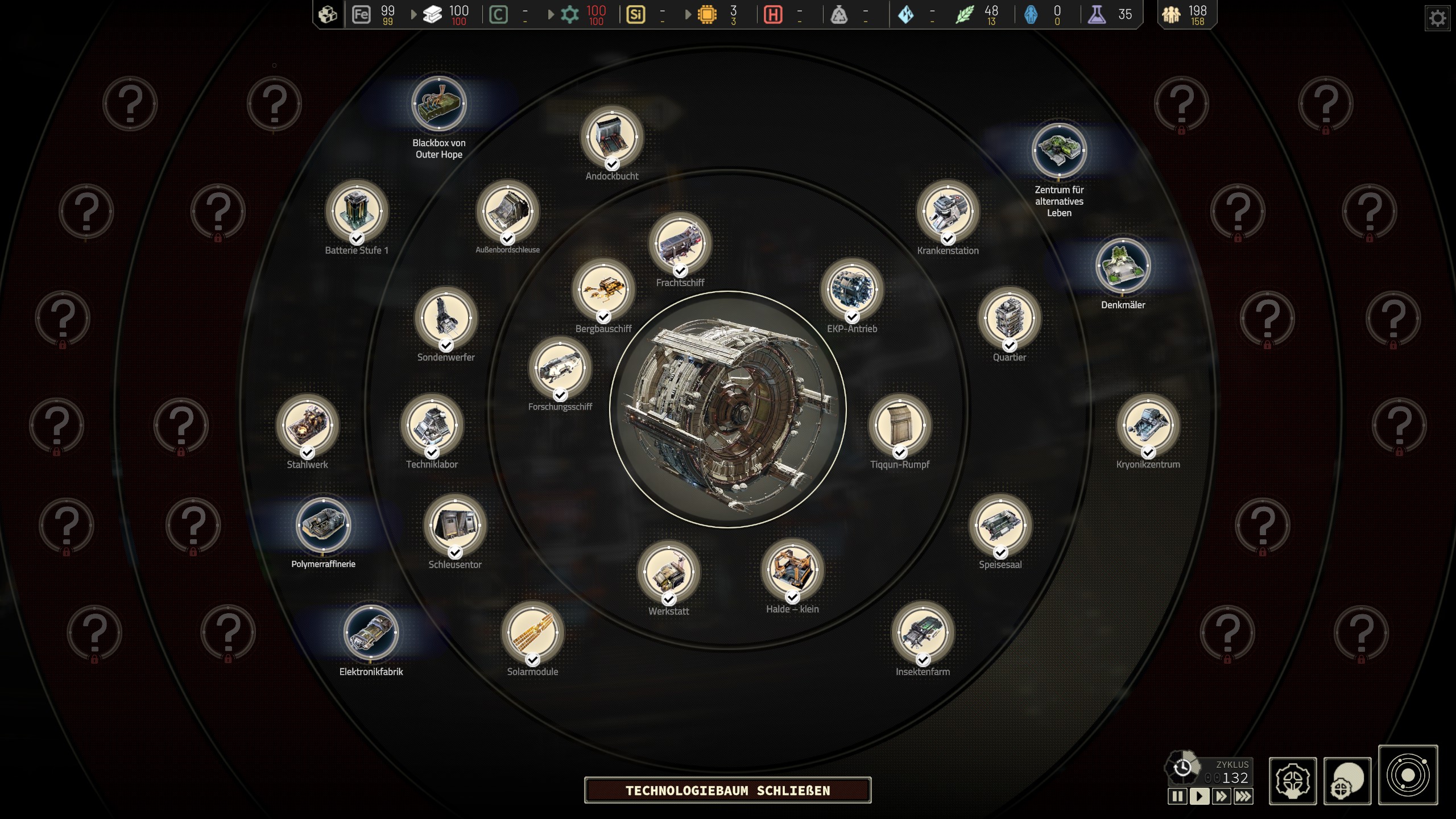Choose the Polymerraffinerie tech node
This screenshot has width=1456, height=819.
323,524
